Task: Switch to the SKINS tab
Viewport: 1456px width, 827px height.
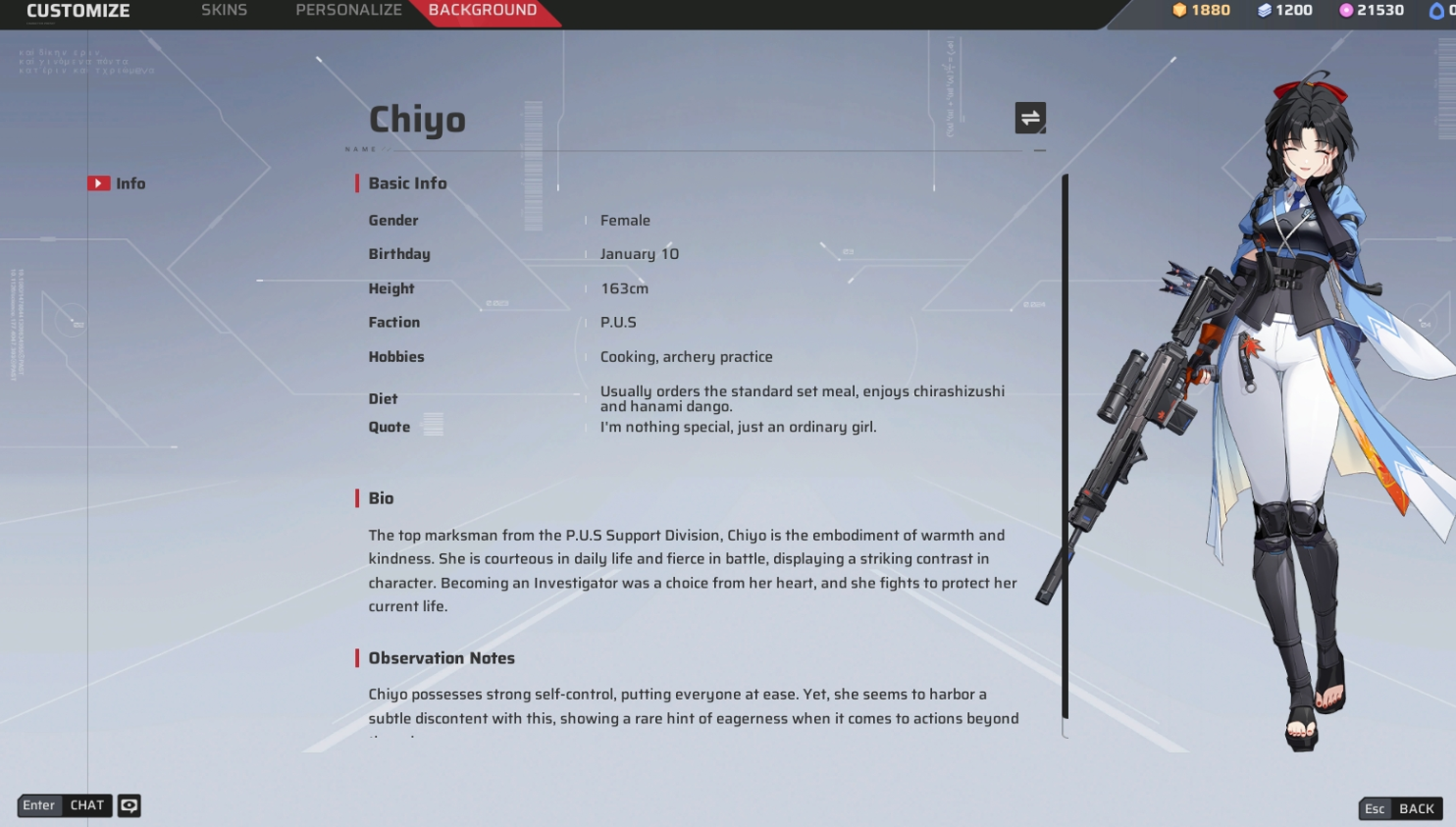Action: (x=224, y=10)
